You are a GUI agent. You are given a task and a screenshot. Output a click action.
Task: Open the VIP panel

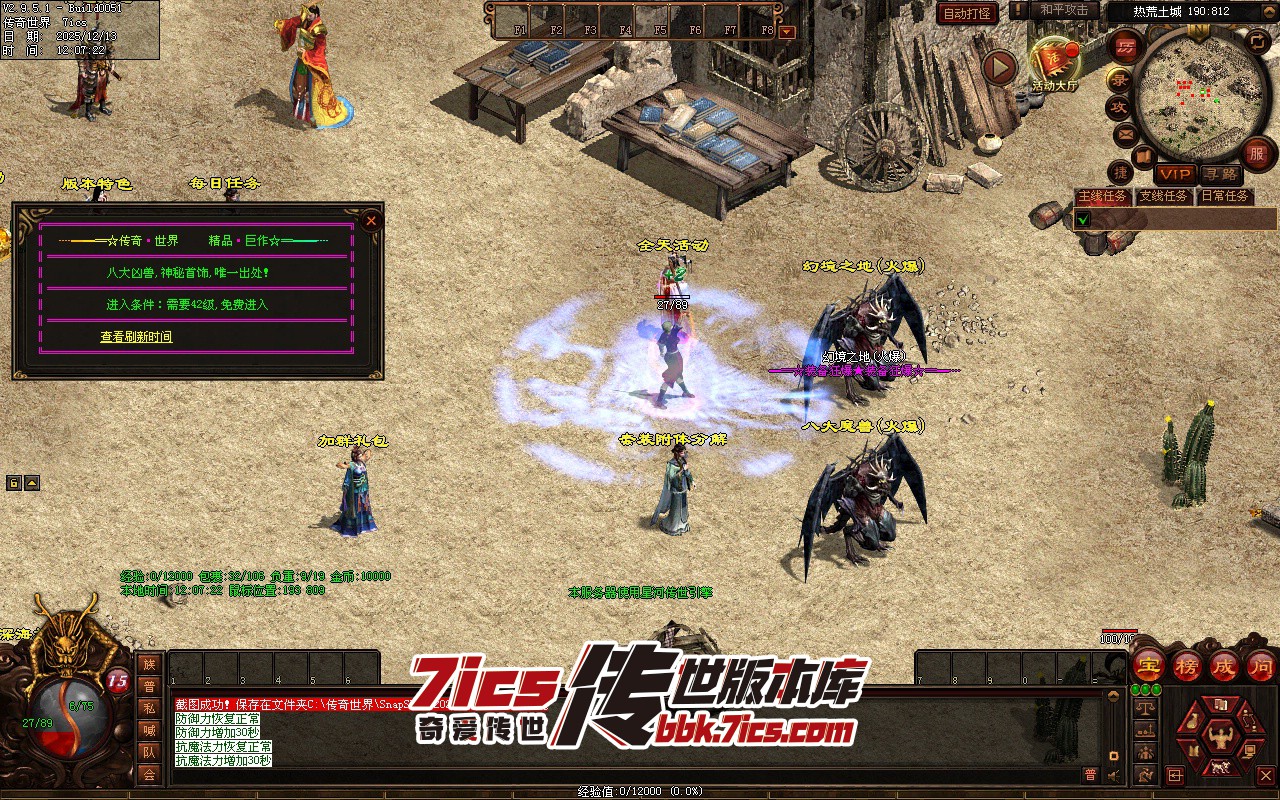1175,174
